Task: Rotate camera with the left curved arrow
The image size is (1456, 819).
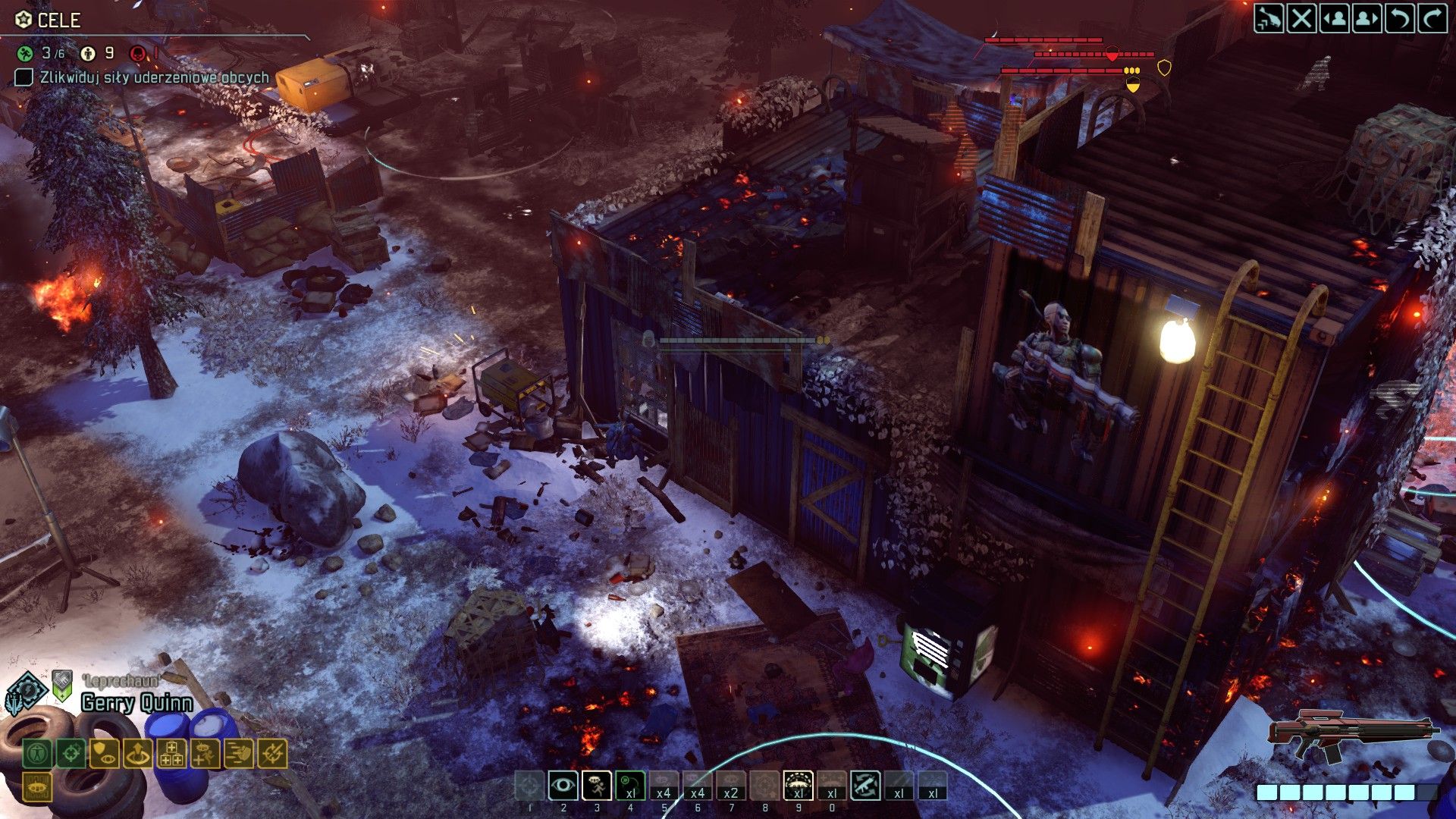Action: [1400, 18]
